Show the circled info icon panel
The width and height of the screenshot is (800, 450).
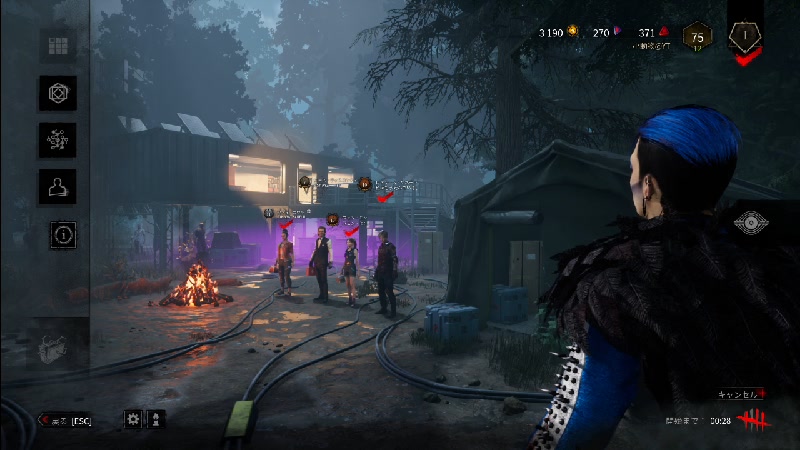(x=64, y=235)
